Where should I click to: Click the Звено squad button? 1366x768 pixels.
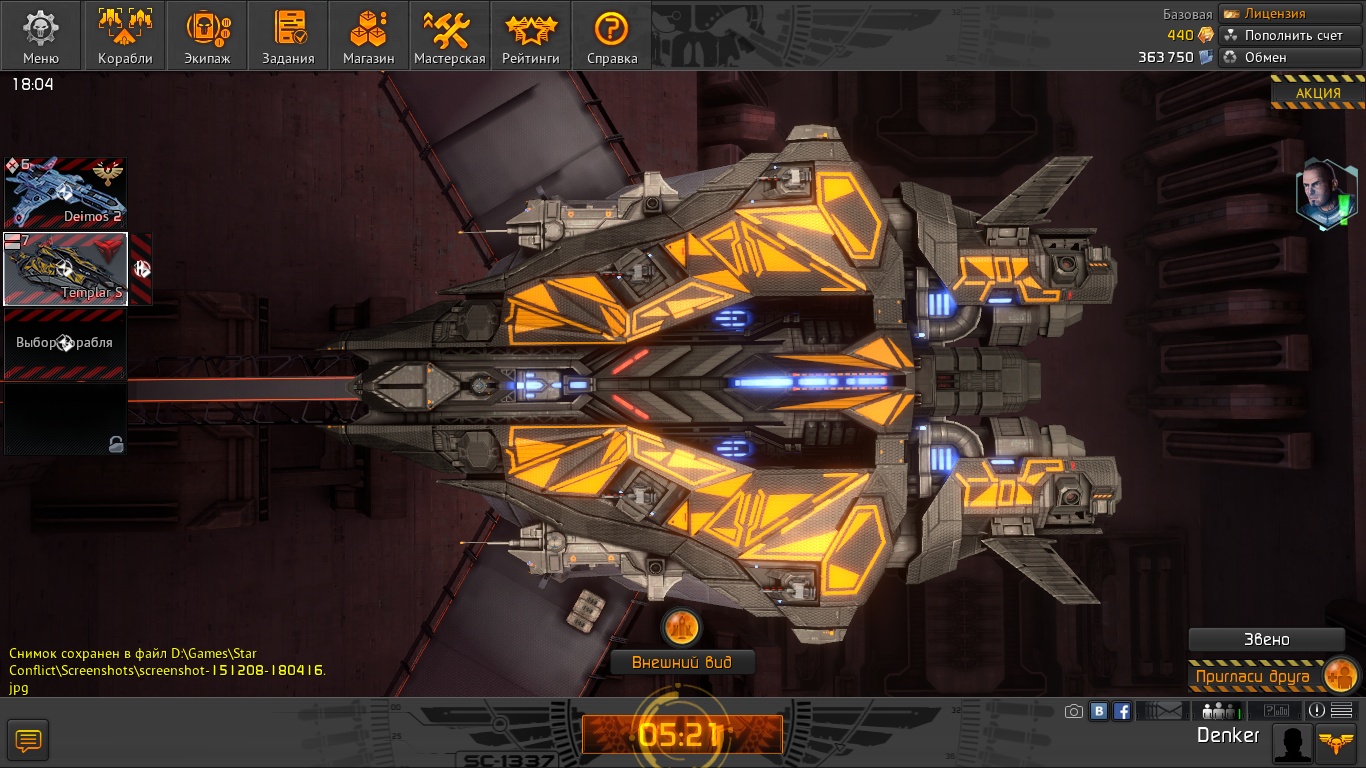pos(1266,640)
